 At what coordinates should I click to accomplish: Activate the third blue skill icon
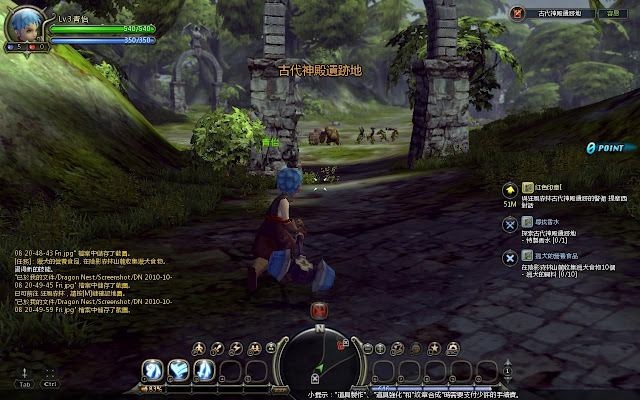203,370
